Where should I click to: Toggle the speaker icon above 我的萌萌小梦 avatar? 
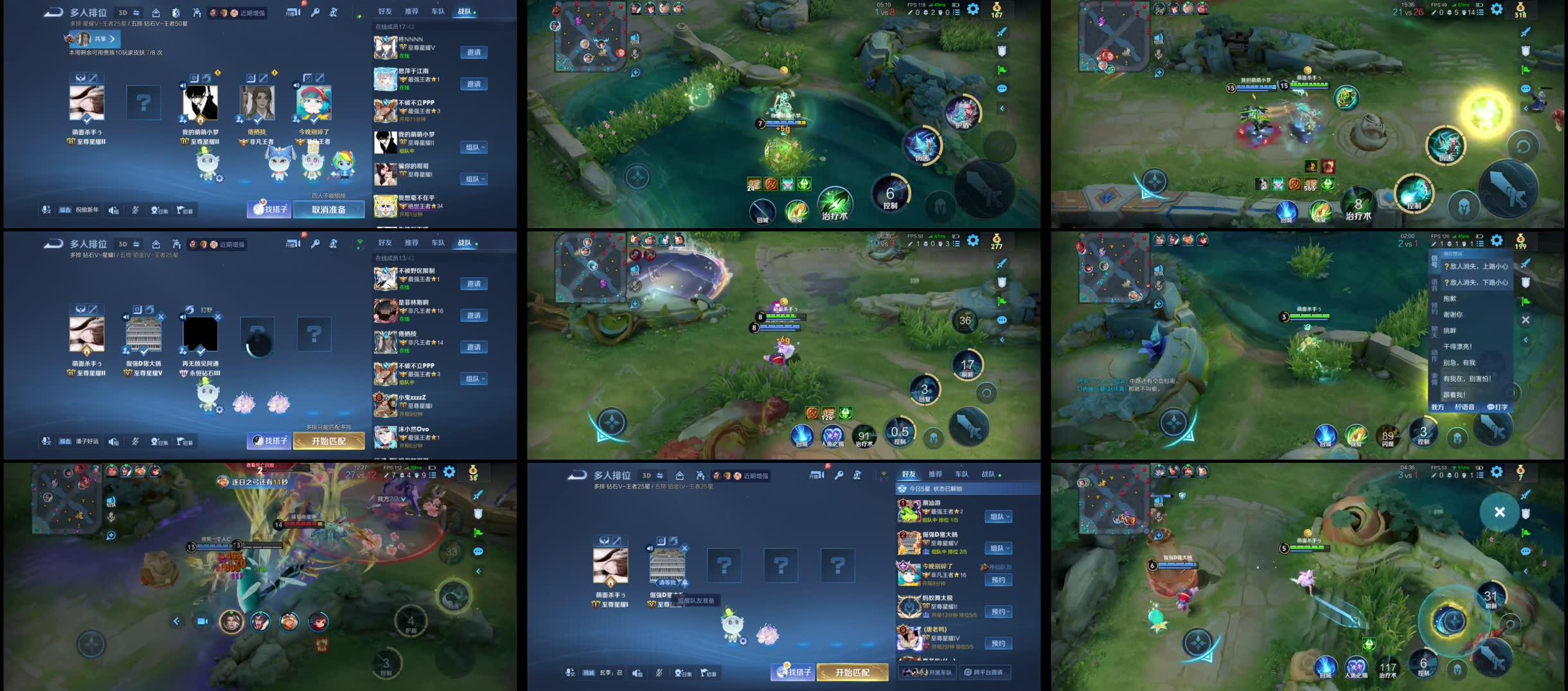[x=184, y=84]
